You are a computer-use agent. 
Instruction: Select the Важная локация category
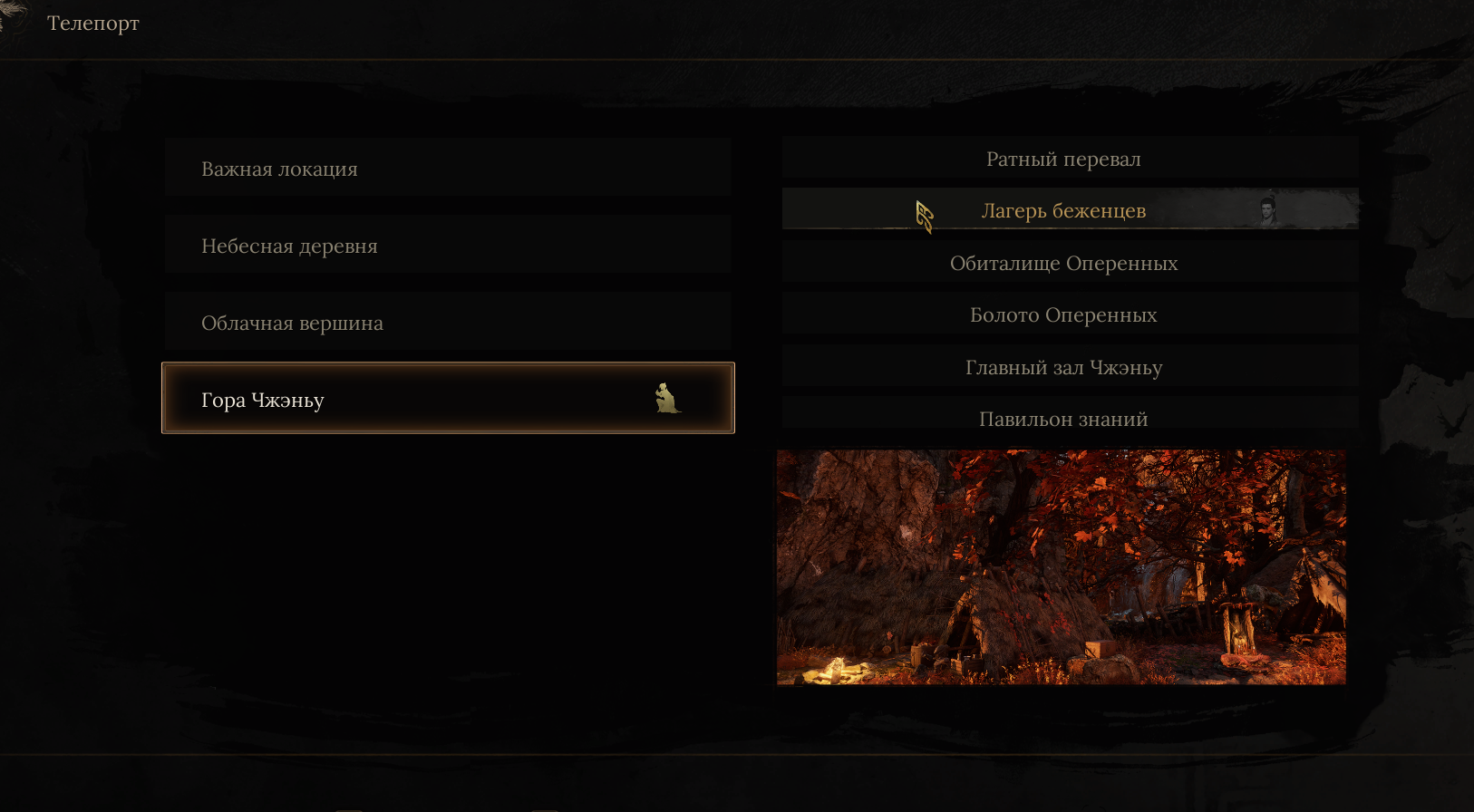(x=447, y=169)
